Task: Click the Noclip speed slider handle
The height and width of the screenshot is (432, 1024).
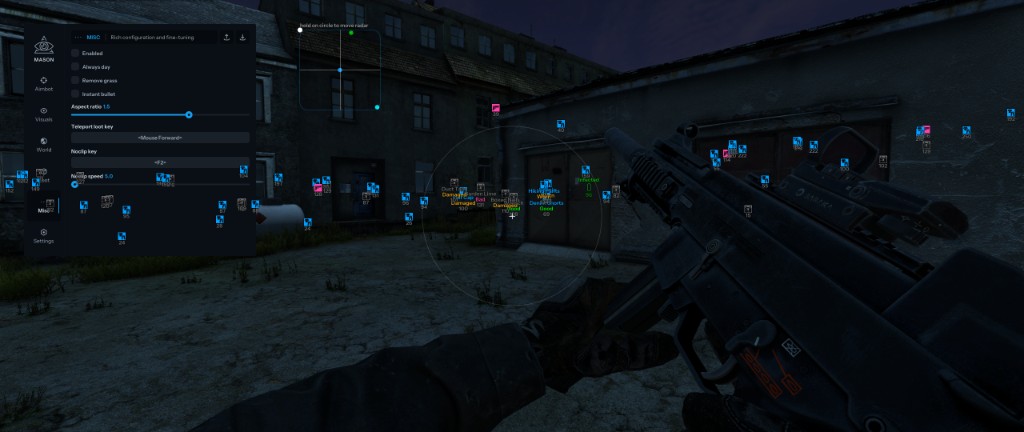Action: coord(75,184)
